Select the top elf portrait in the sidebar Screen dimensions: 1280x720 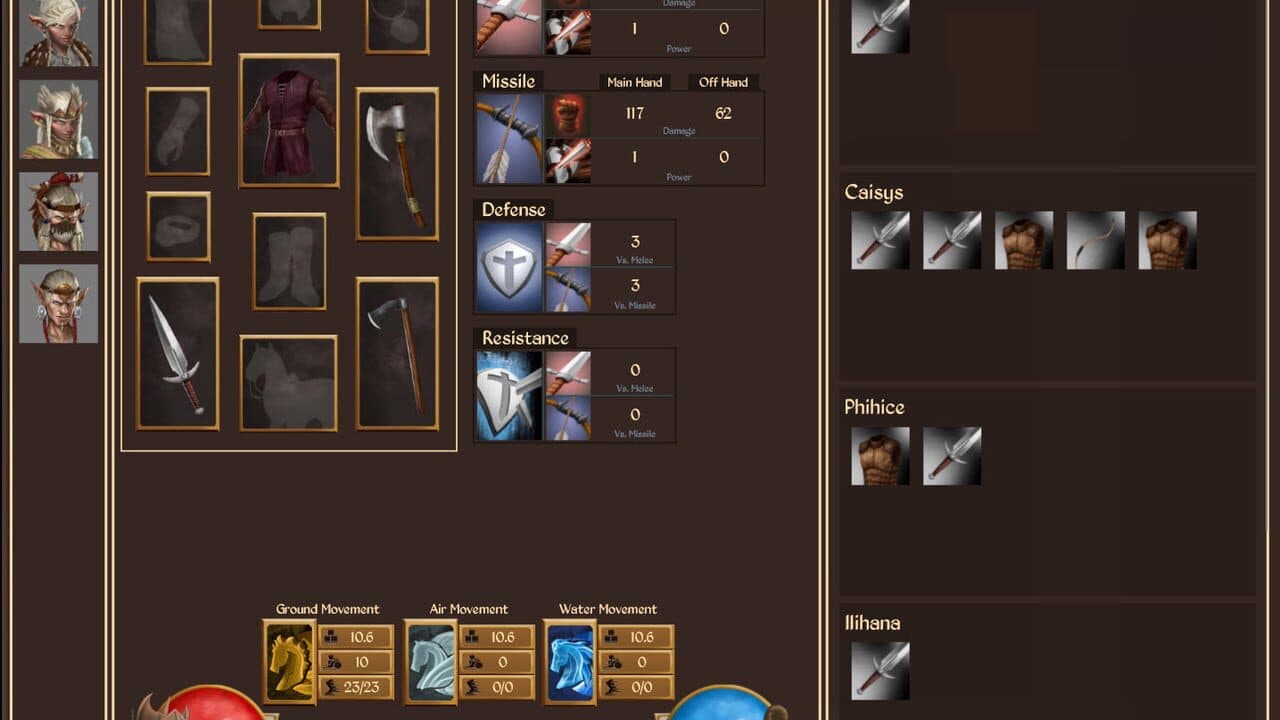point(57,33)
